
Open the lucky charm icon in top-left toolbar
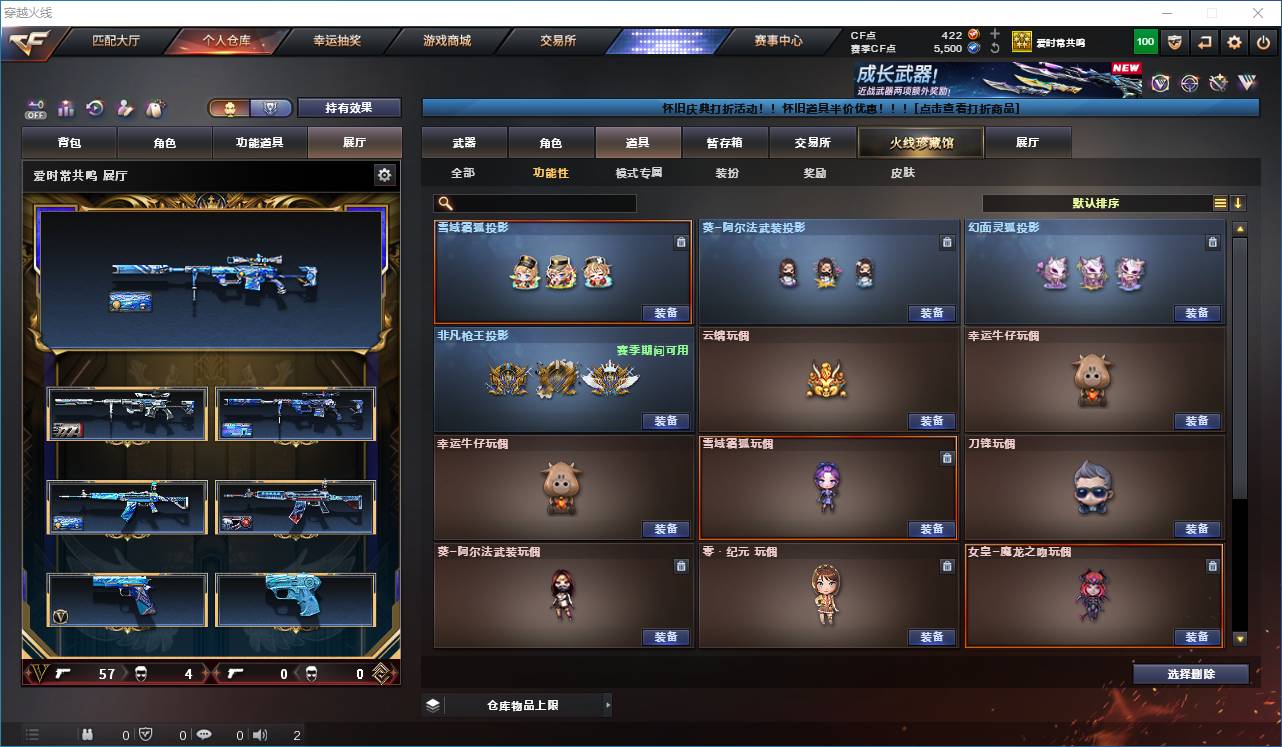pyautogui.click(x=156, y=108)
